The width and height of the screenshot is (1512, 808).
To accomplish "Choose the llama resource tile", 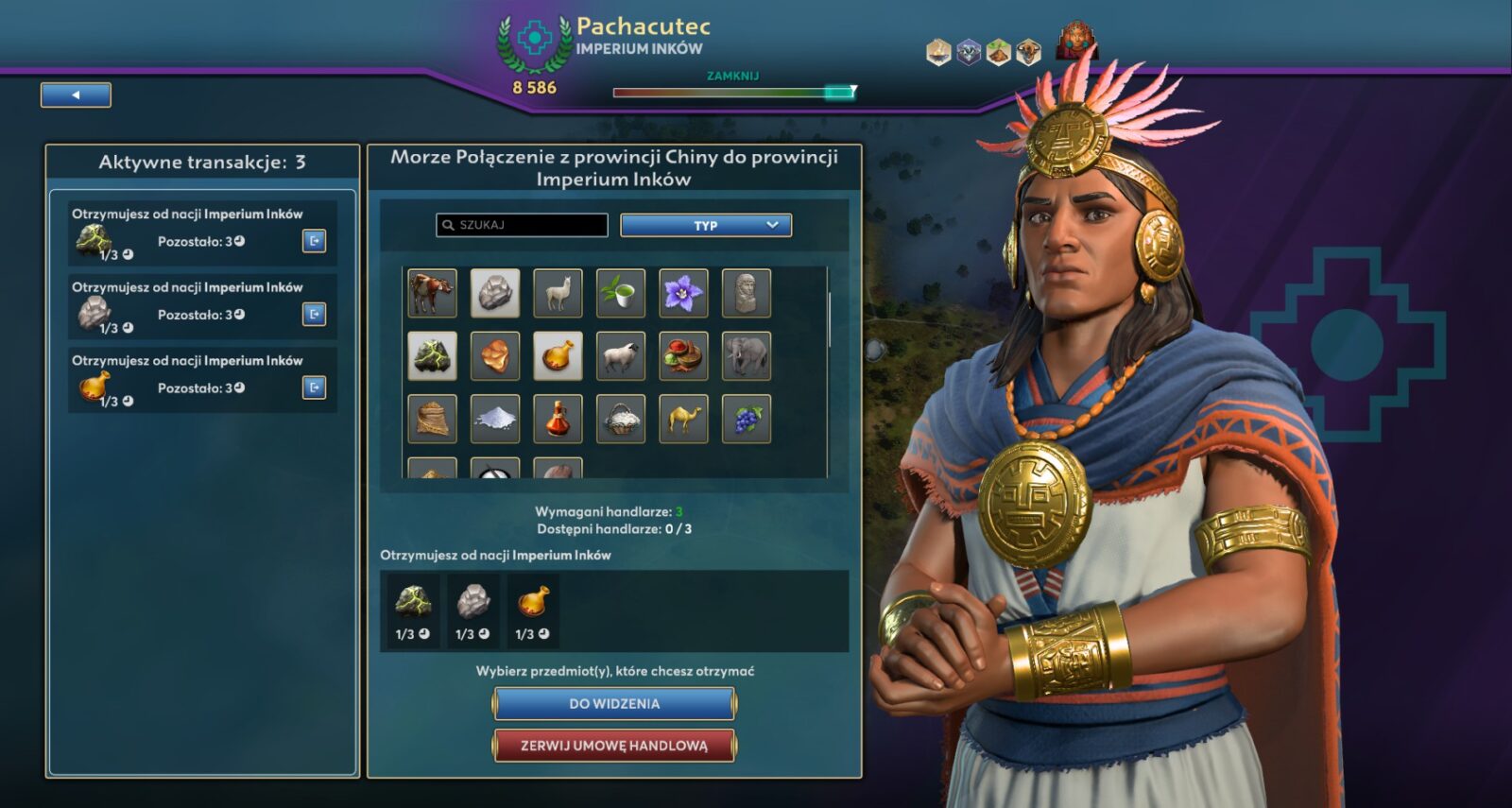I will 558,293.
